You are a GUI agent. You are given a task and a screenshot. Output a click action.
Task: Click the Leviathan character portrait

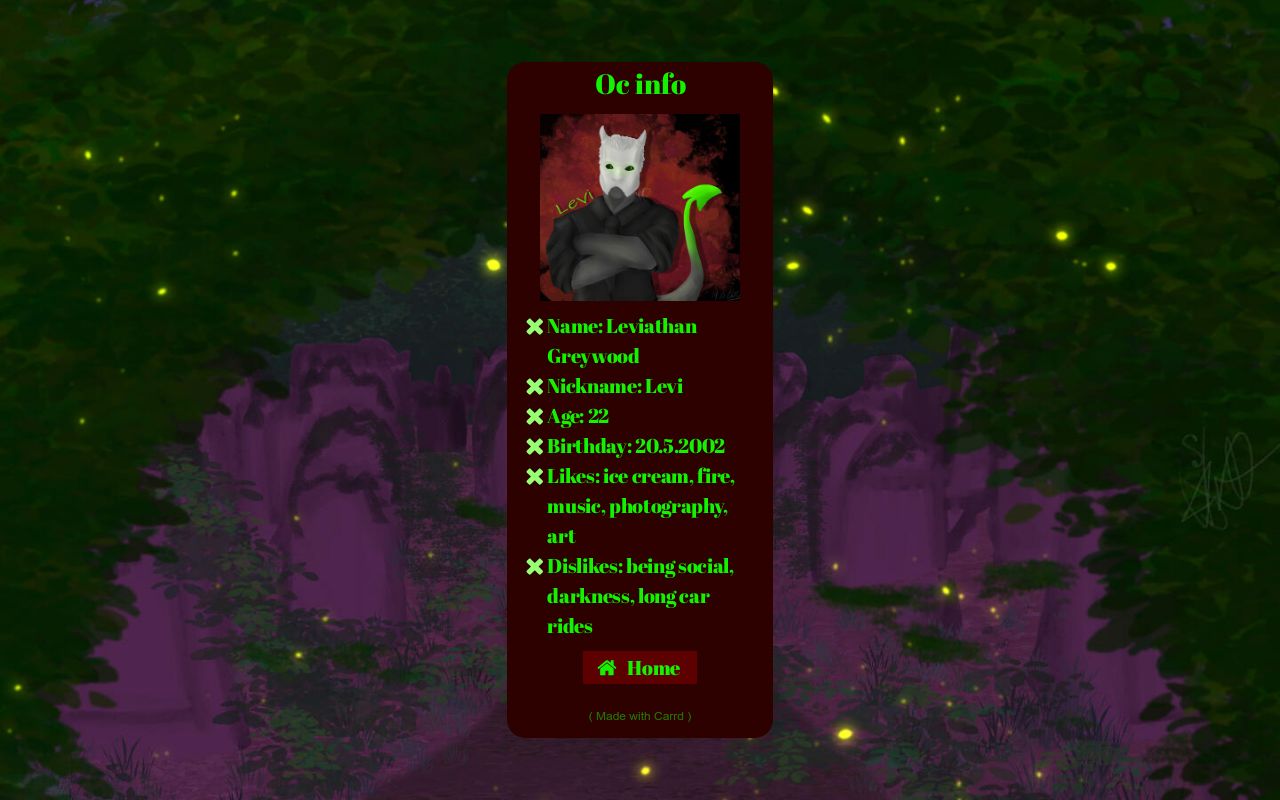640,206
